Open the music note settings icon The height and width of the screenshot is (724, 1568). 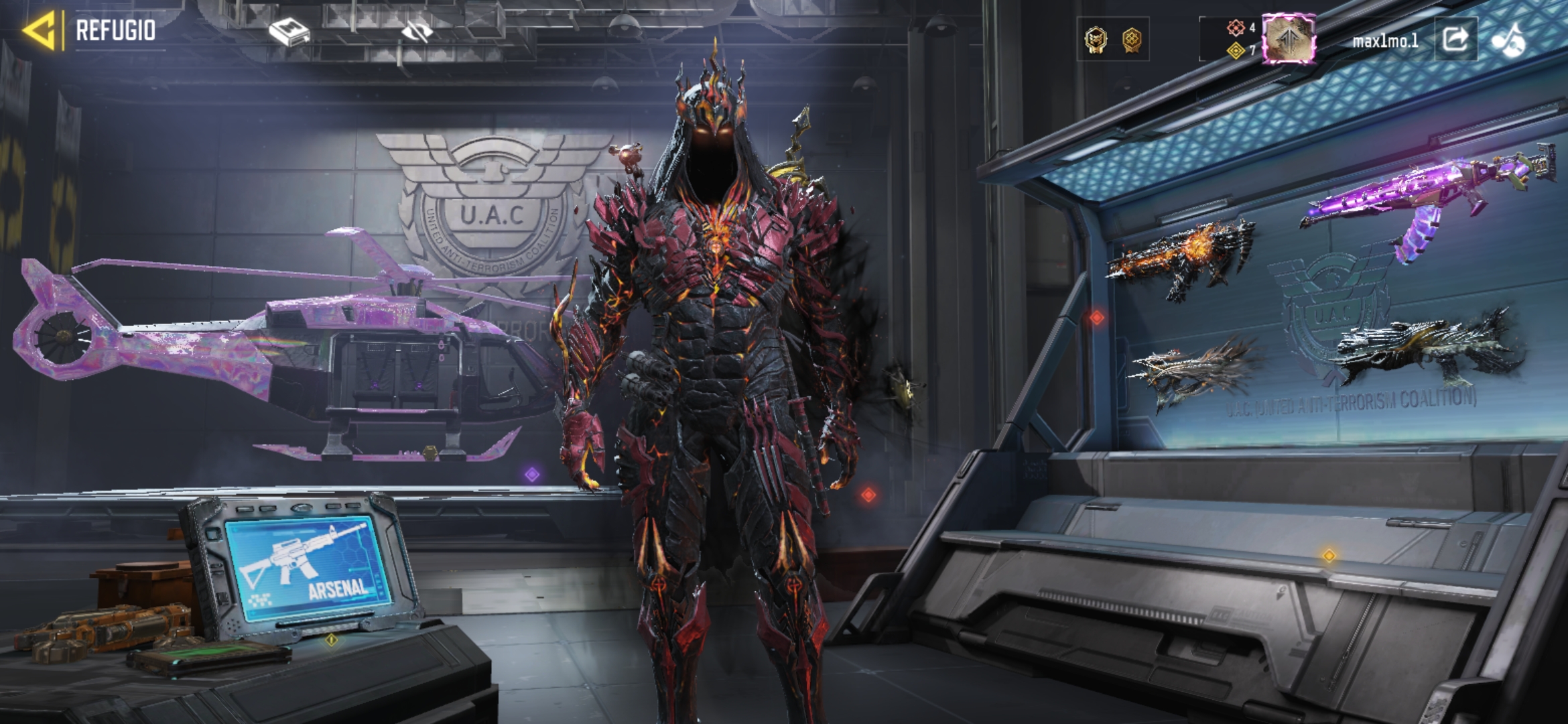(1508, 40)
